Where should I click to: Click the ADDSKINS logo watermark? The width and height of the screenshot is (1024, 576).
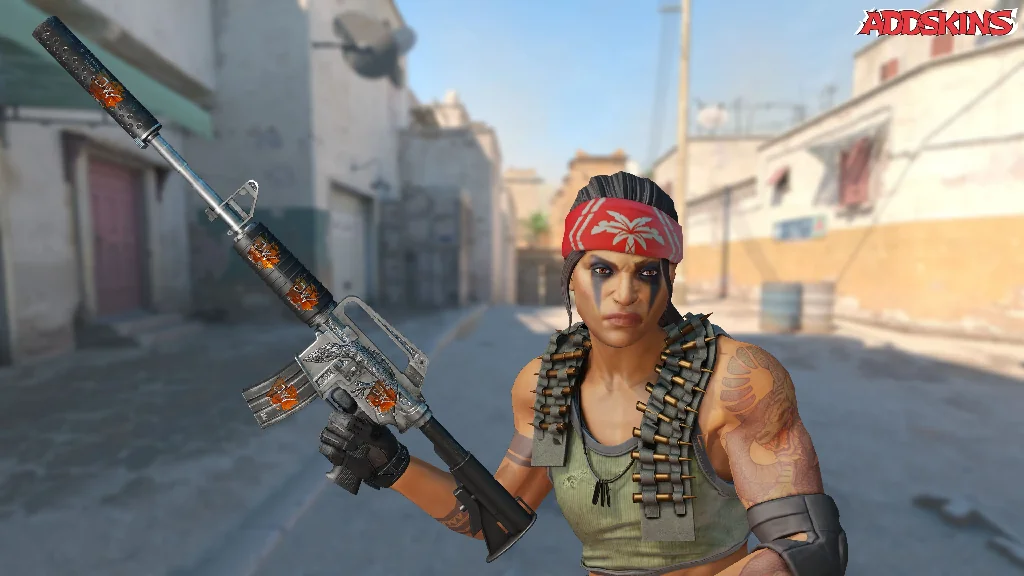click(936, 23)
